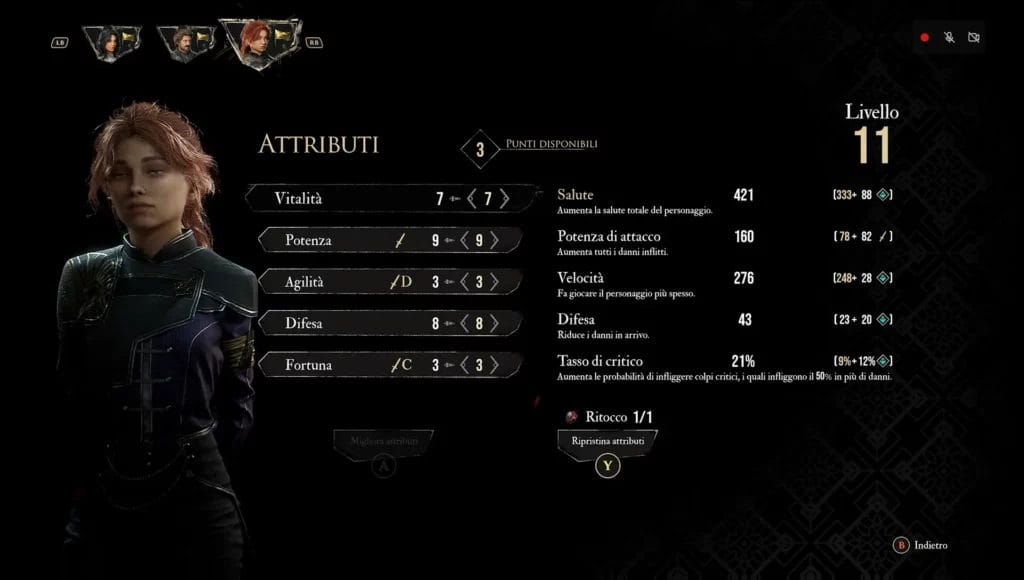Toggle the muted microphone overlay icon
The width and height of the screenshot is (1024, 580).
(x=949, y=38)
